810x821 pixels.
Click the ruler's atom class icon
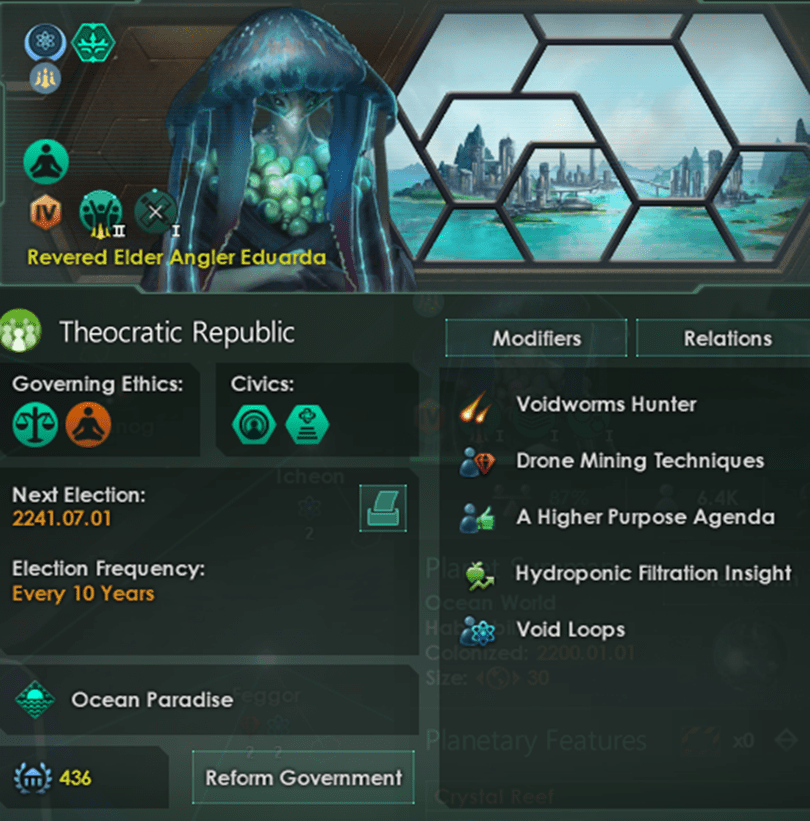[x=45, y=43]
